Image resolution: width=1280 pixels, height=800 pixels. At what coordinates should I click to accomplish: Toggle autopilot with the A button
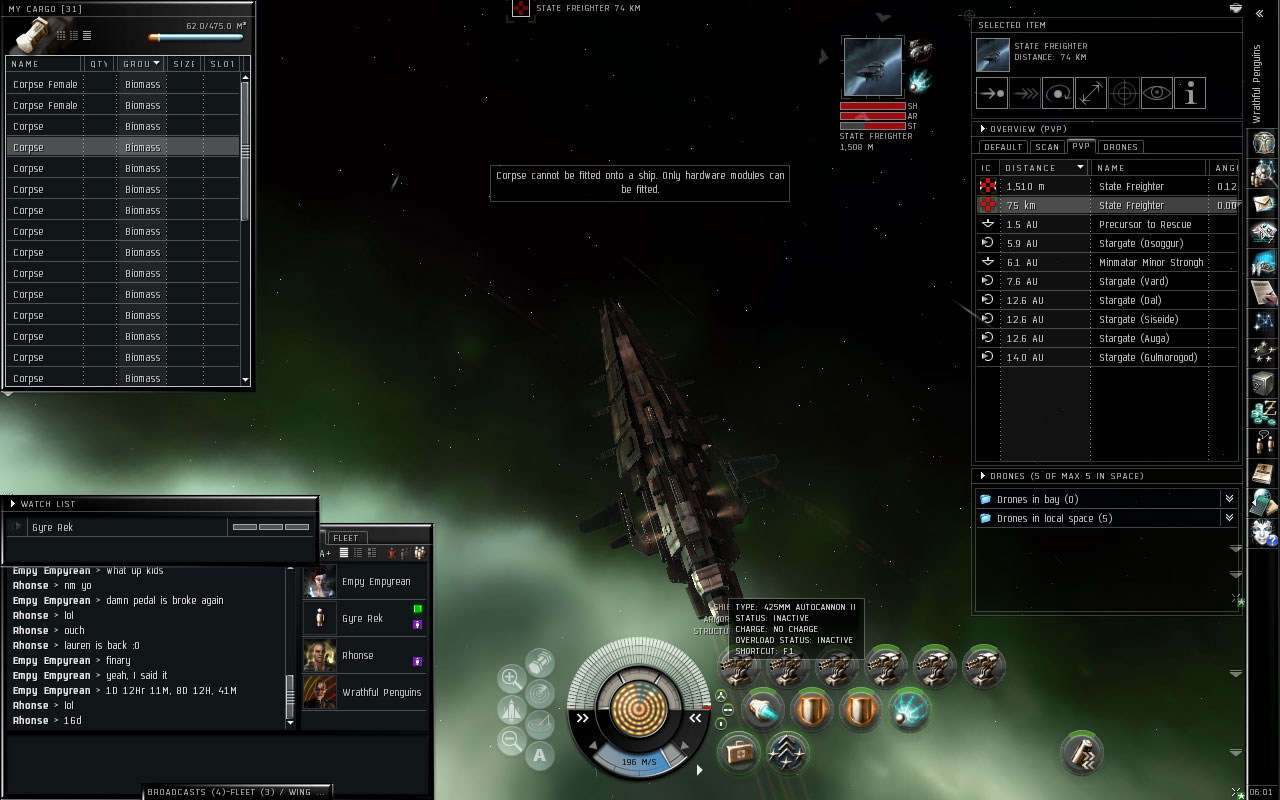pyautogui.click(x=539, y=756)
